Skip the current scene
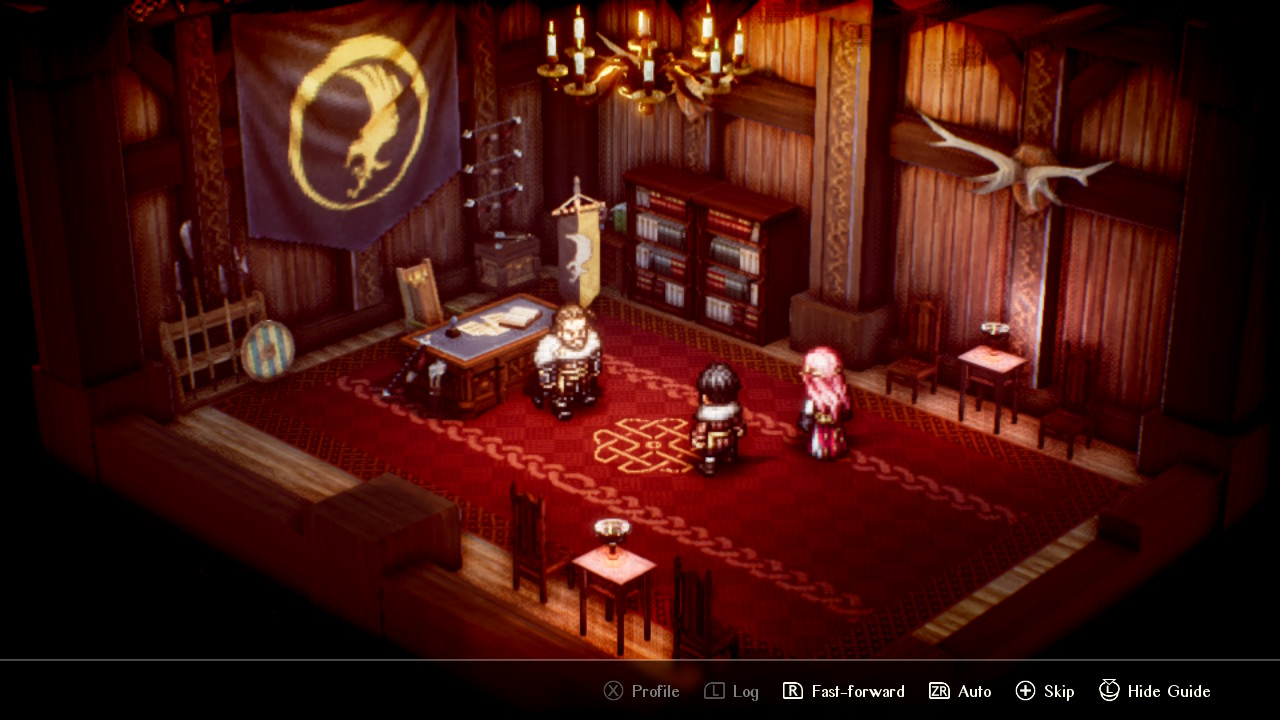 (1059, 691)
